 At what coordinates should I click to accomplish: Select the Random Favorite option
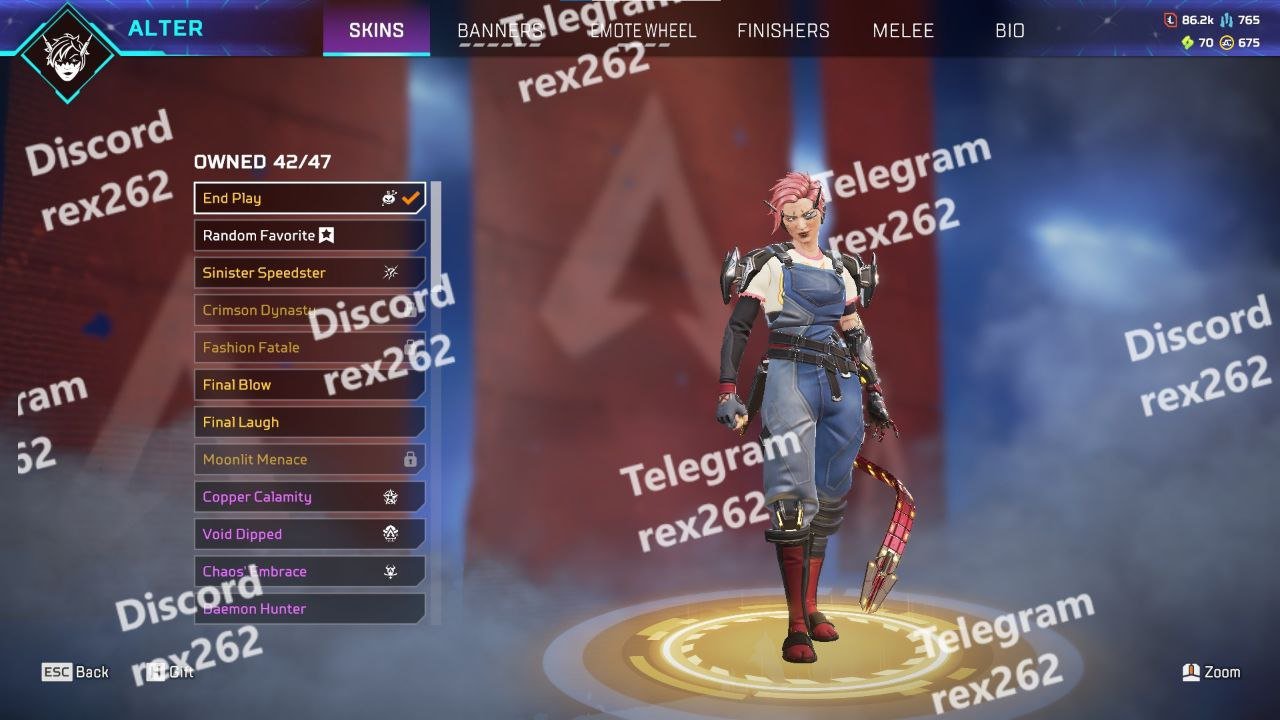click(309, 236)
